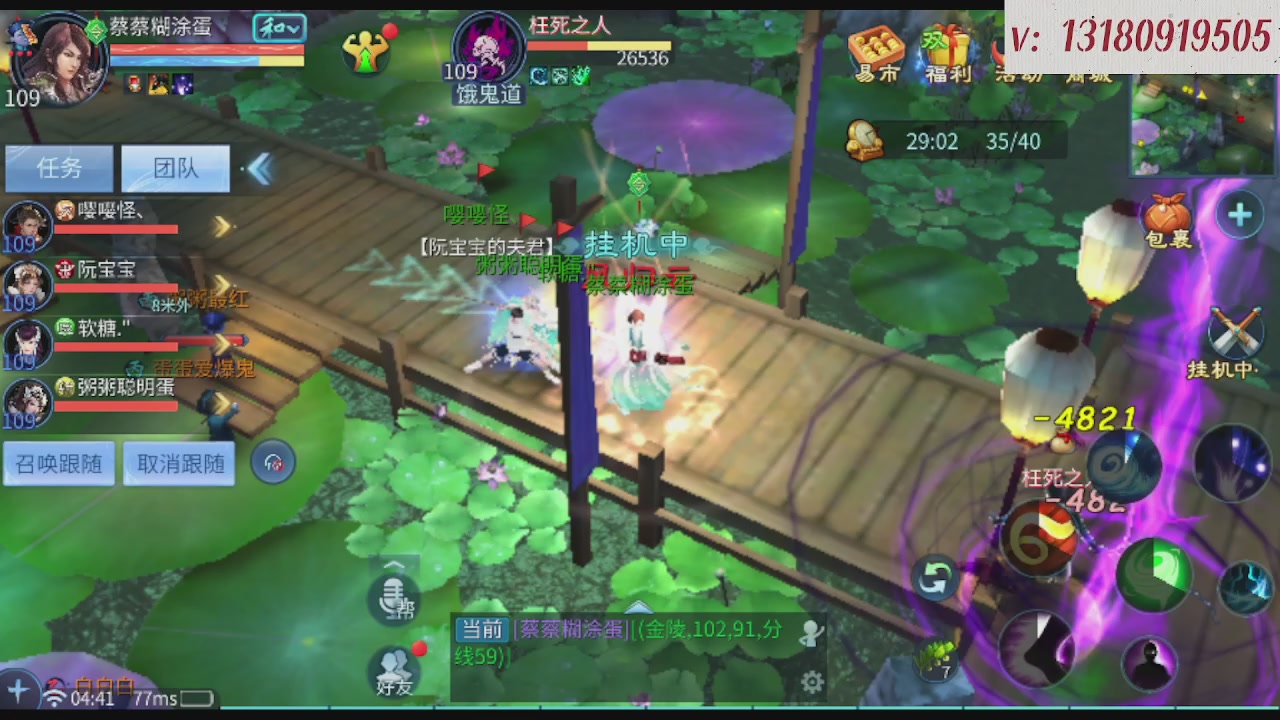The width and height of the screenshot is (1280, 720).
Task: Collapse the team panel with the arrow
Action: [259, 169]
